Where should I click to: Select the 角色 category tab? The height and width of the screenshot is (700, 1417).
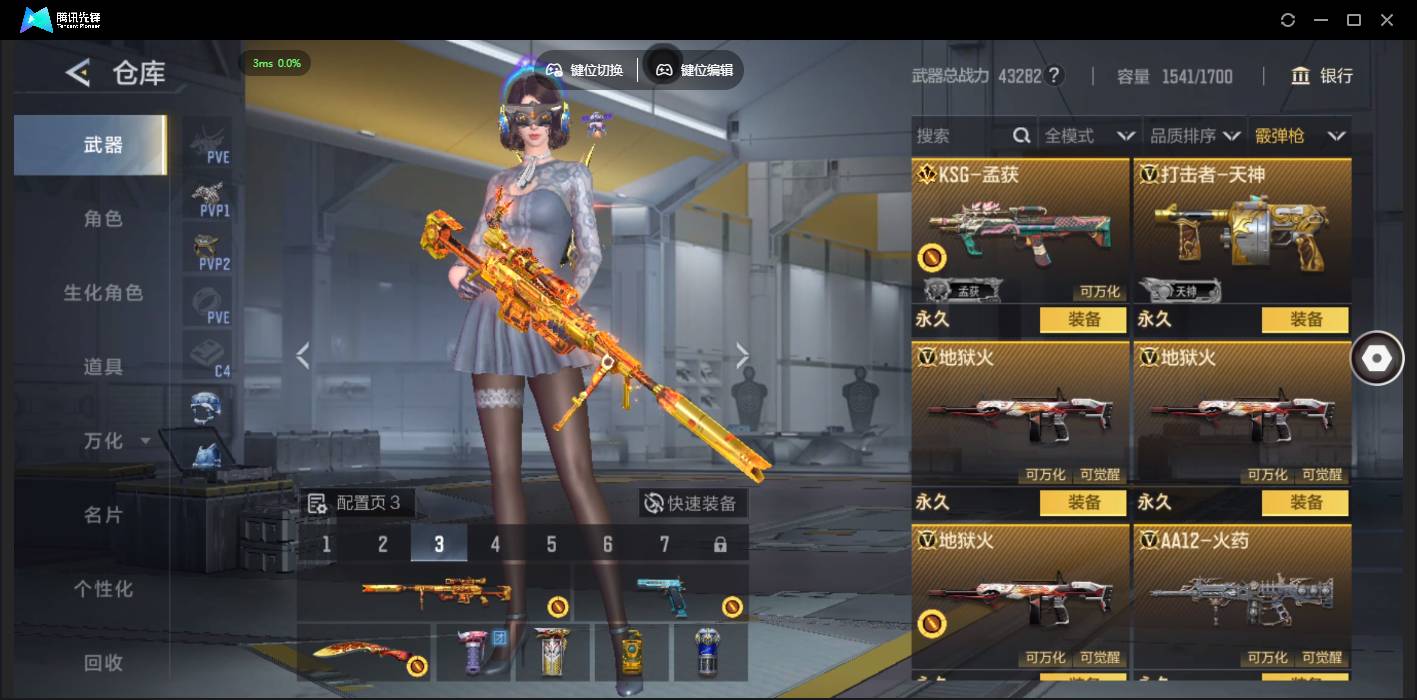tap(103, 219)
